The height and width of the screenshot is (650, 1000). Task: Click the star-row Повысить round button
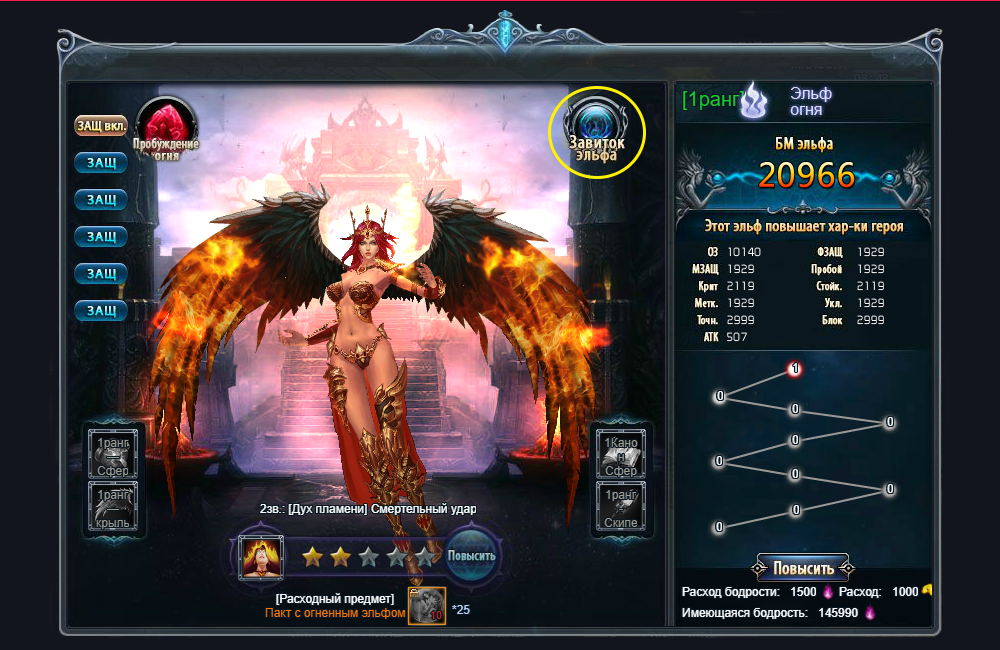click(x=471, y=556)
